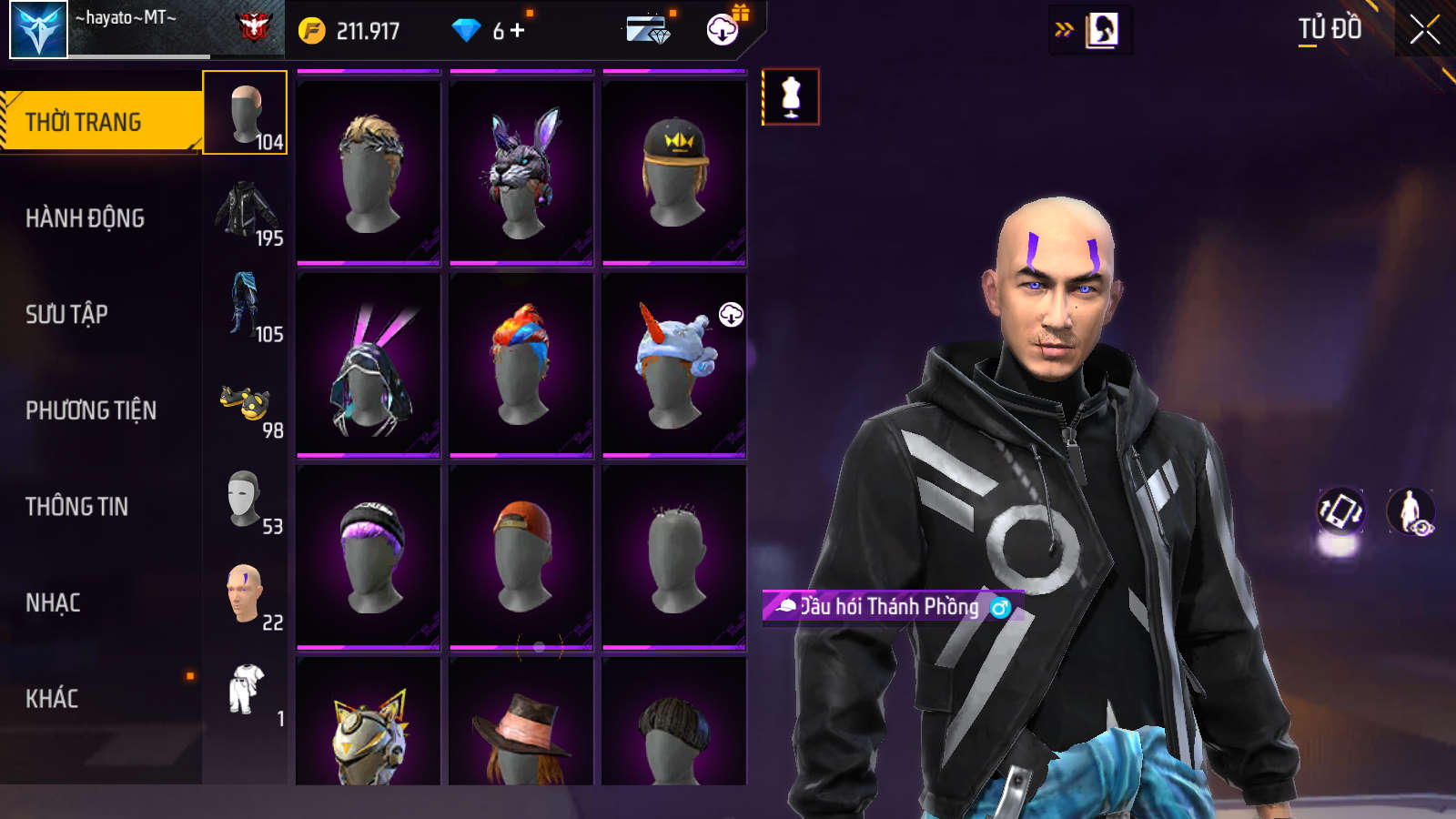Pick the black cap with yellow crown

(x=674, y=173)
